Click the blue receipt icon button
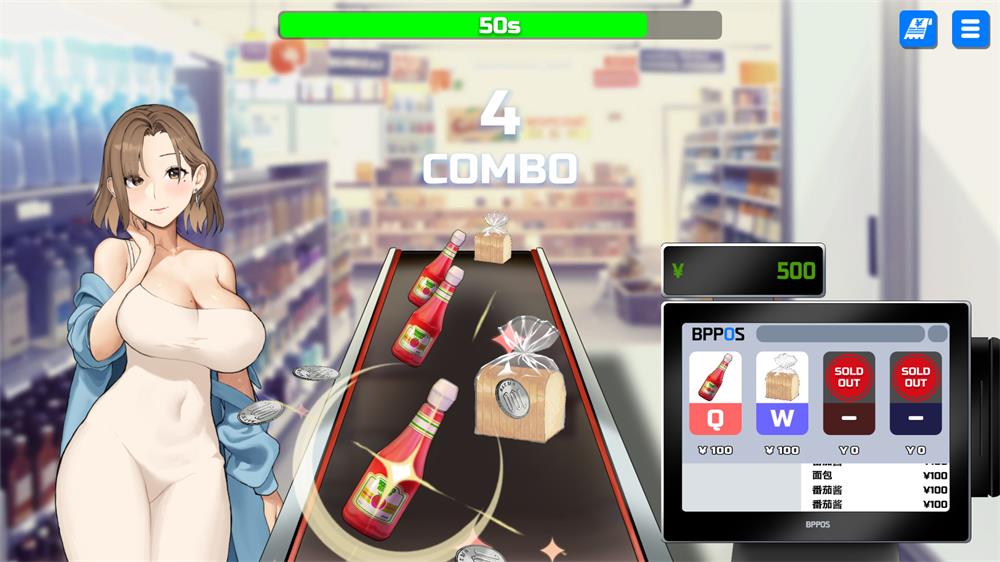 pyautogui.click(x=918, y=30)
